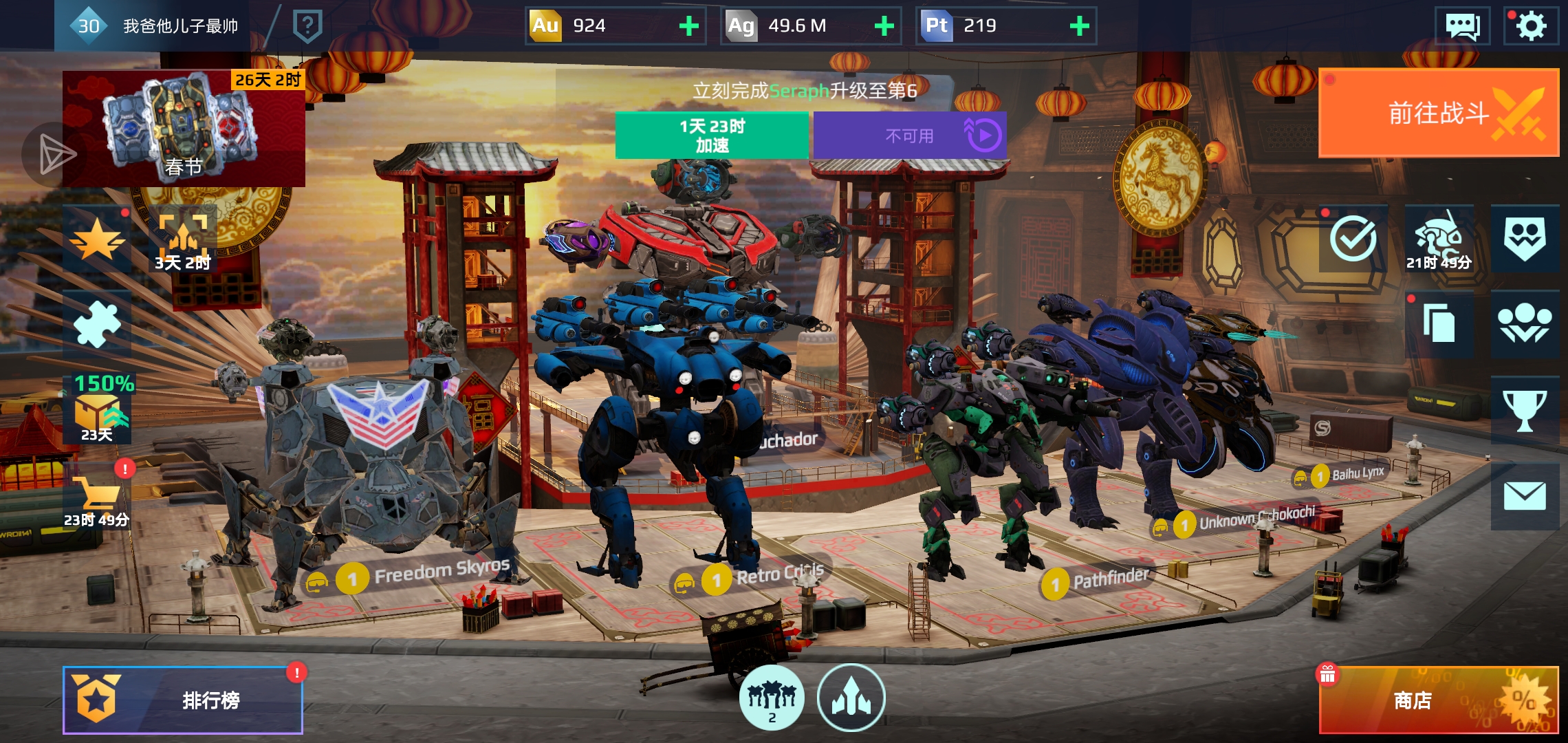This screenshot has height=743, width=1568.
Task: Add silver with the Ag plus button
Action: (884, 26)
